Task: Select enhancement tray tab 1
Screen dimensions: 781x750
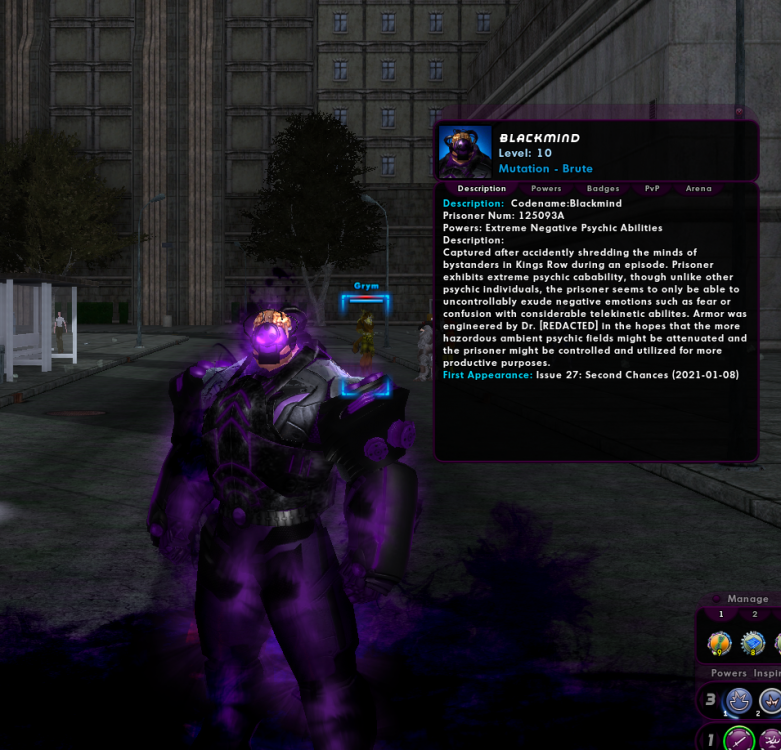Action: (x=721, y=614)
